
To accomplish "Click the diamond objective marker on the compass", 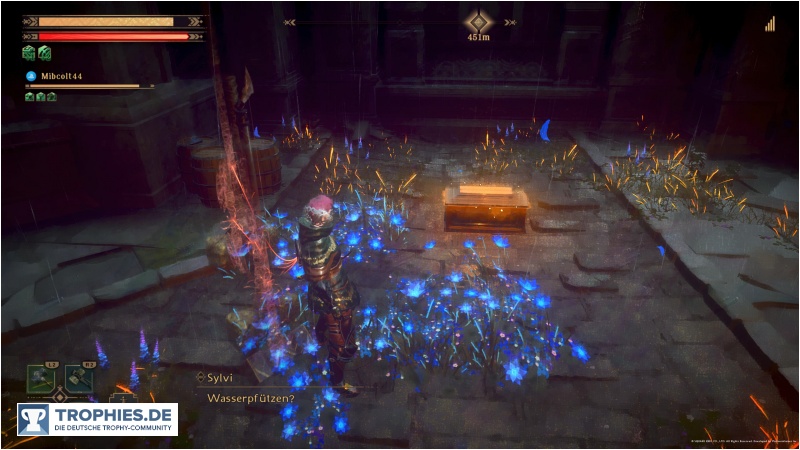I will pyautogui.click(x=479, y=22).
